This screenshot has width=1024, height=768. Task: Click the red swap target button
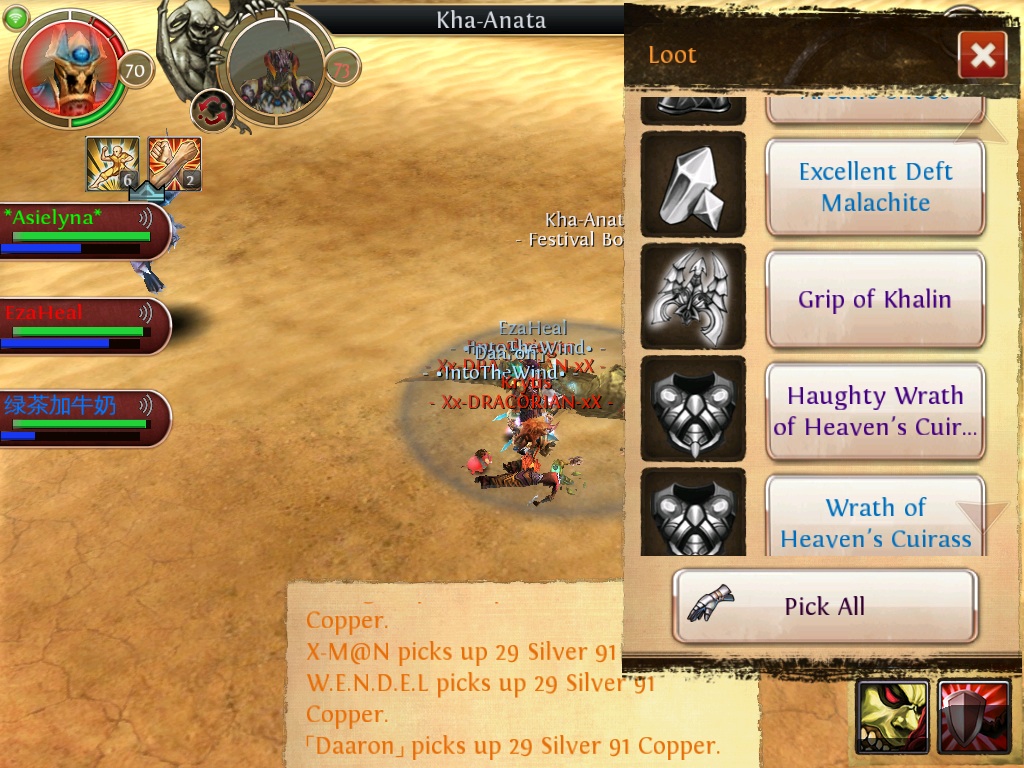211,110
